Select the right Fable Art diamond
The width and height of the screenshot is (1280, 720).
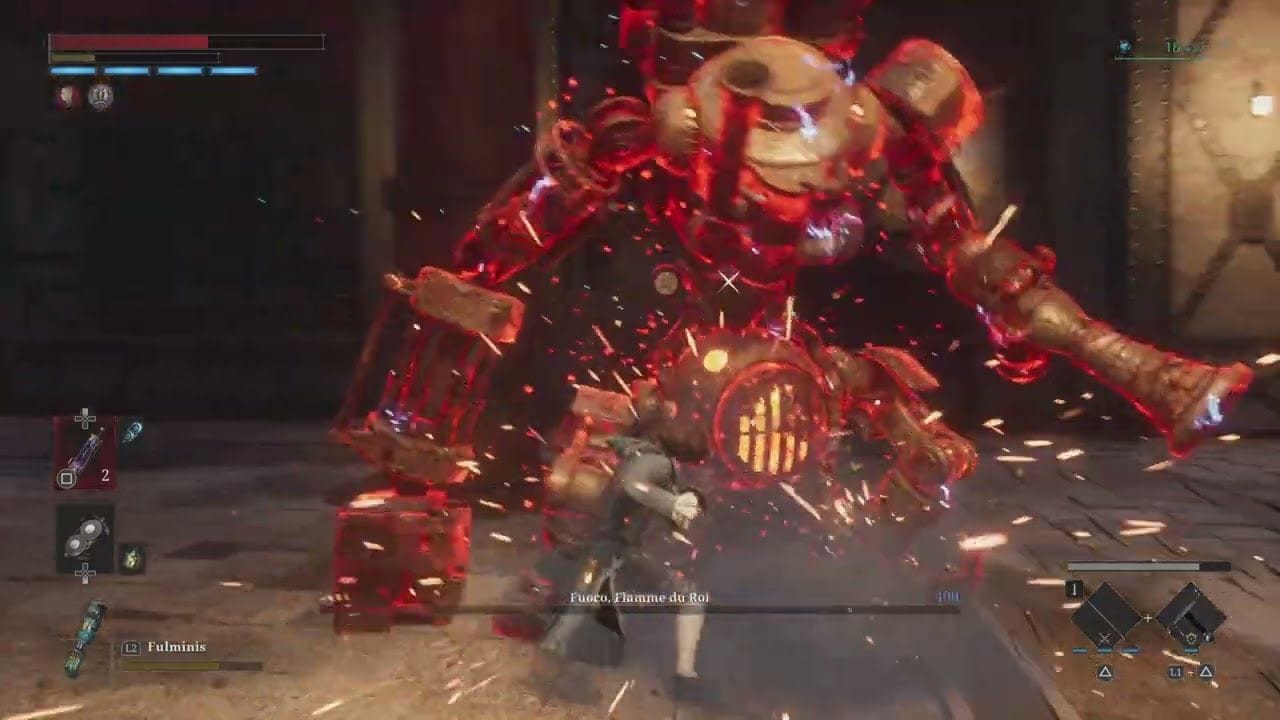click(1190, 614)
